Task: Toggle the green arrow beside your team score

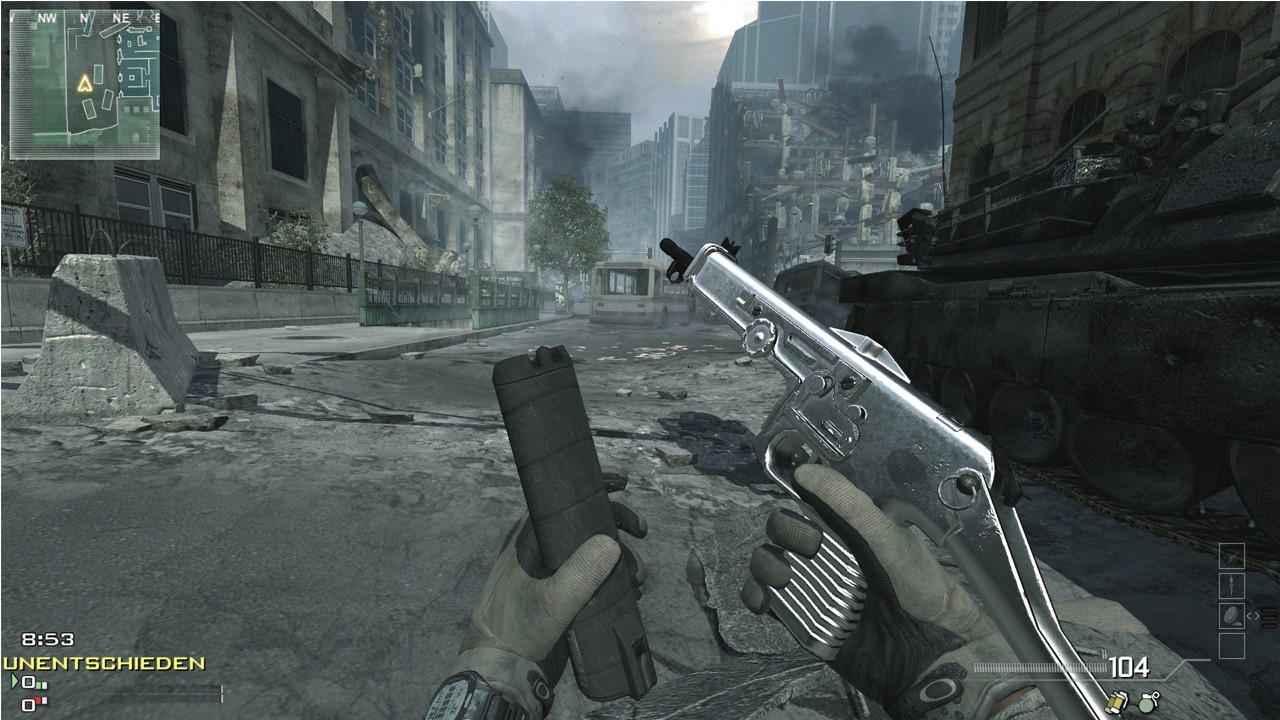Action: (x=14, y=681)
